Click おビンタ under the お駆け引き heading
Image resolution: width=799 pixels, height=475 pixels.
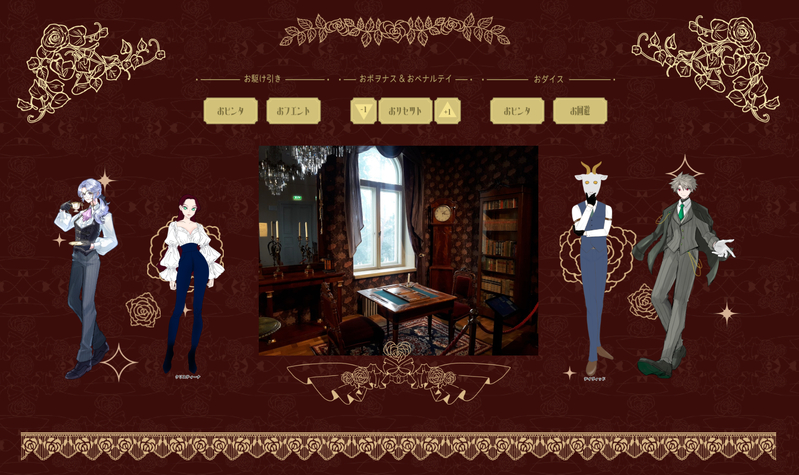point(230,111)
